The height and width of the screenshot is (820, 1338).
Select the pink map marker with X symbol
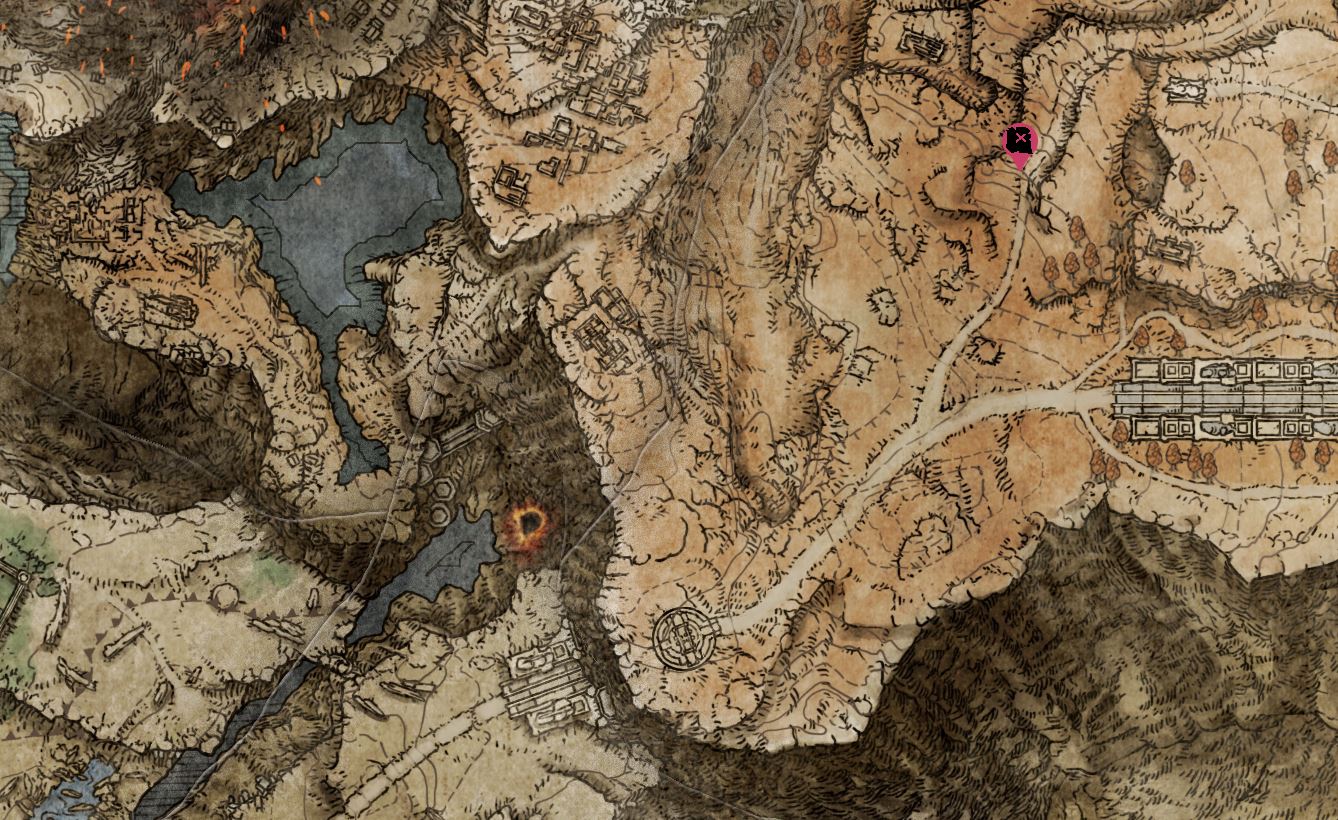click(x=1020, y=142)
